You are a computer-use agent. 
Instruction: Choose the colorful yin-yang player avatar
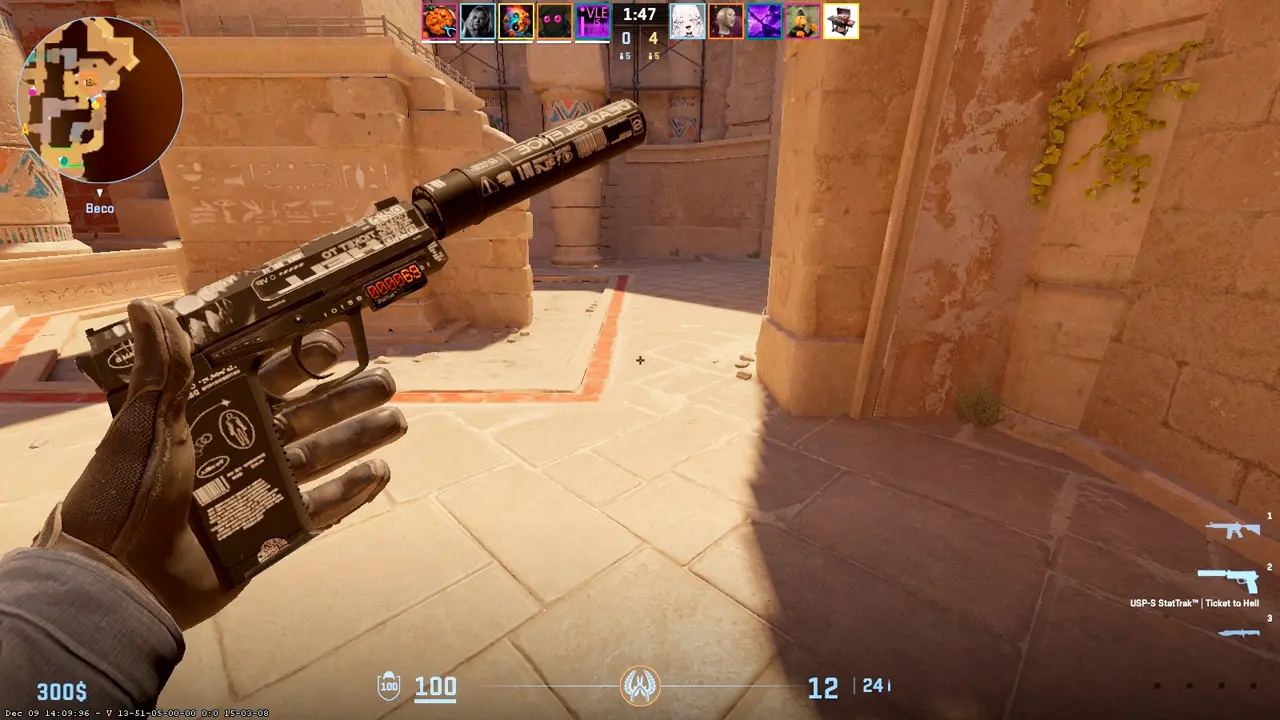pos(516,21)
